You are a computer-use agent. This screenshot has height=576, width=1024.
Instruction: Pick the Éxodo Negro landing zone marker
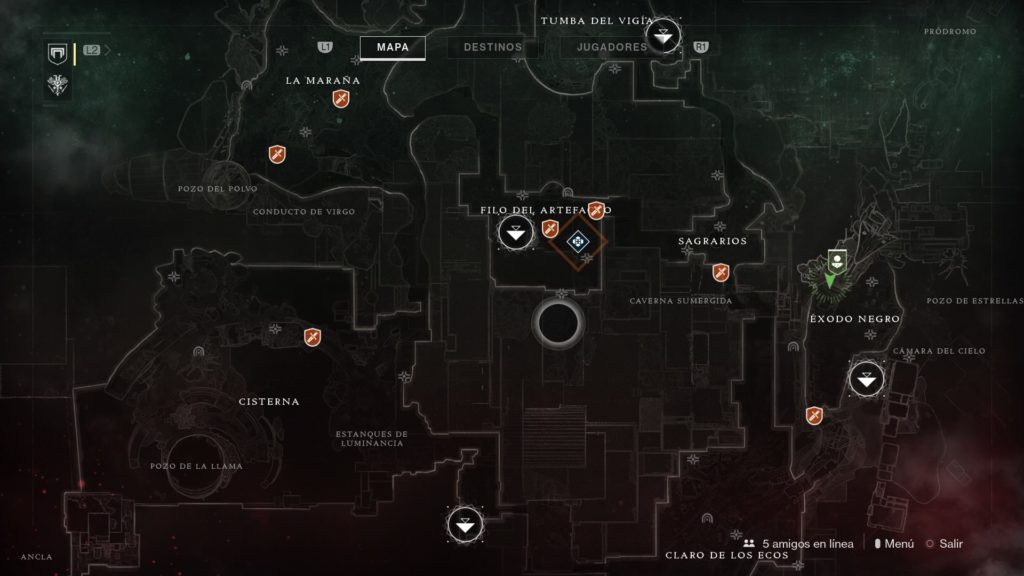click(866, 379)
